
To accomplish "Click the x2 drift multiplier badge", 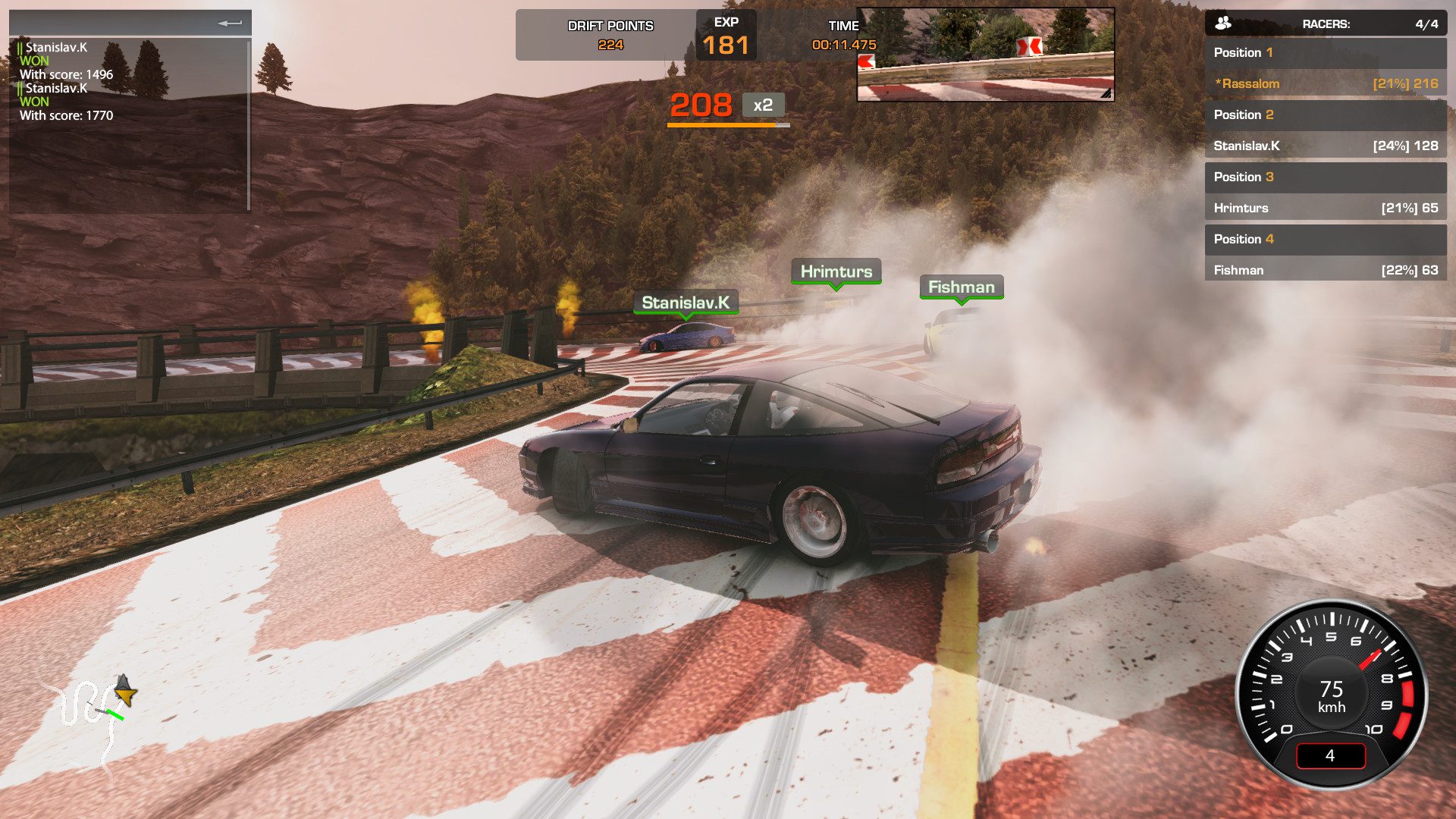I will coord(762,106).
